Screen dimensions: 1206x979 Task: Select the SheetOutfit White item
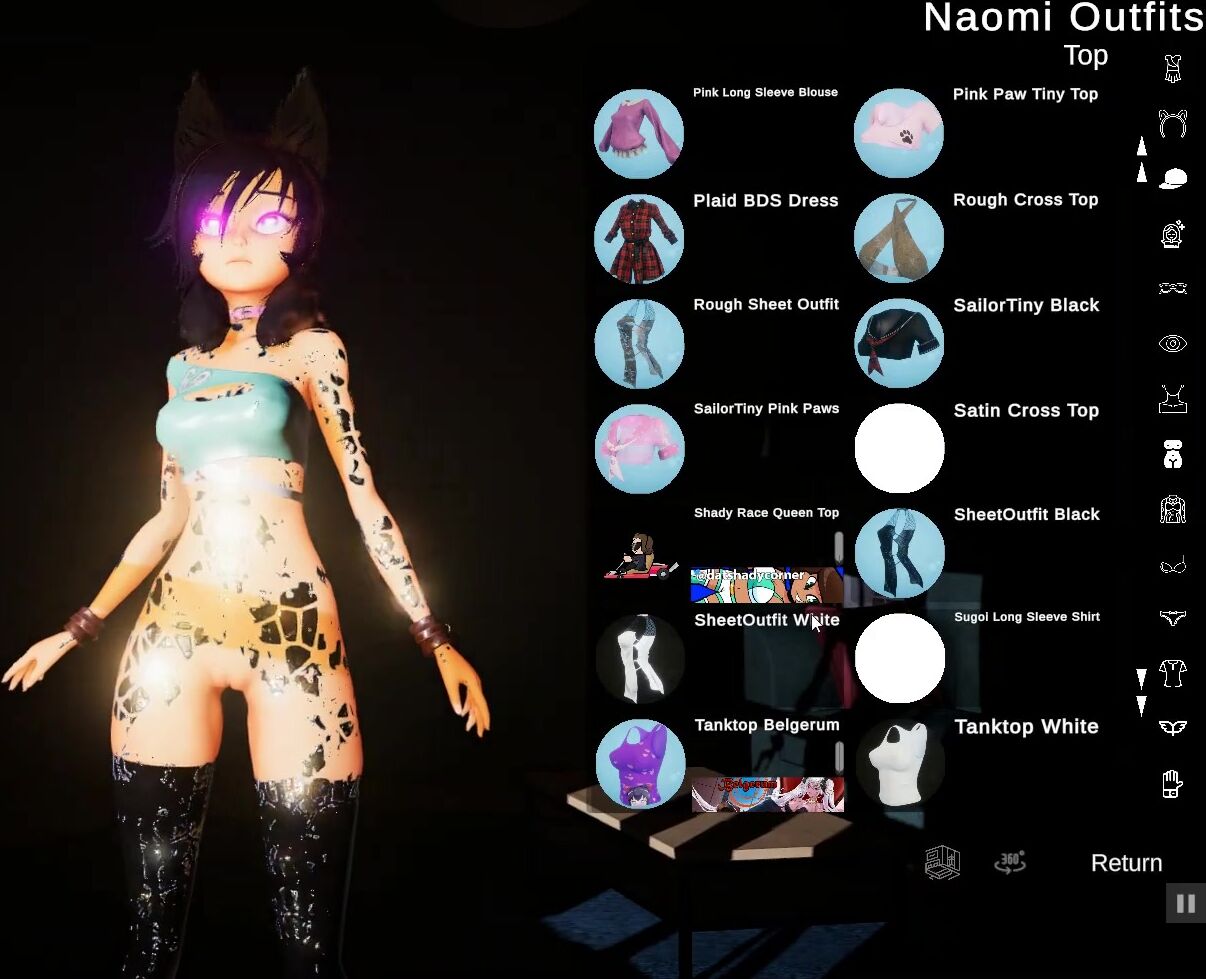pyautogui.click(x=639, y=659)
